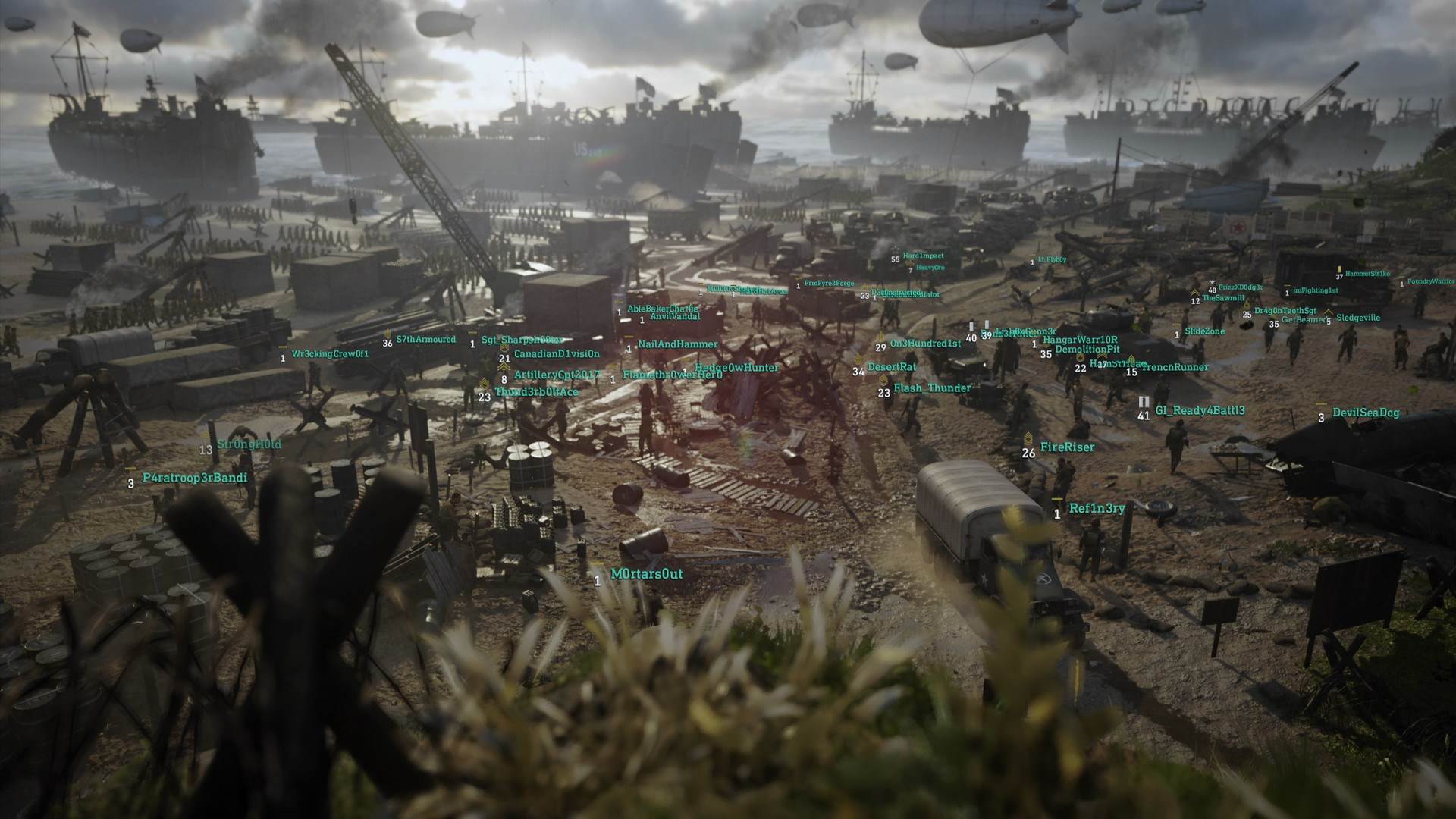1456x819 pixels.
Task: Select the rank emblem beside CanadianD1visi0n
Action: (504, 347)
